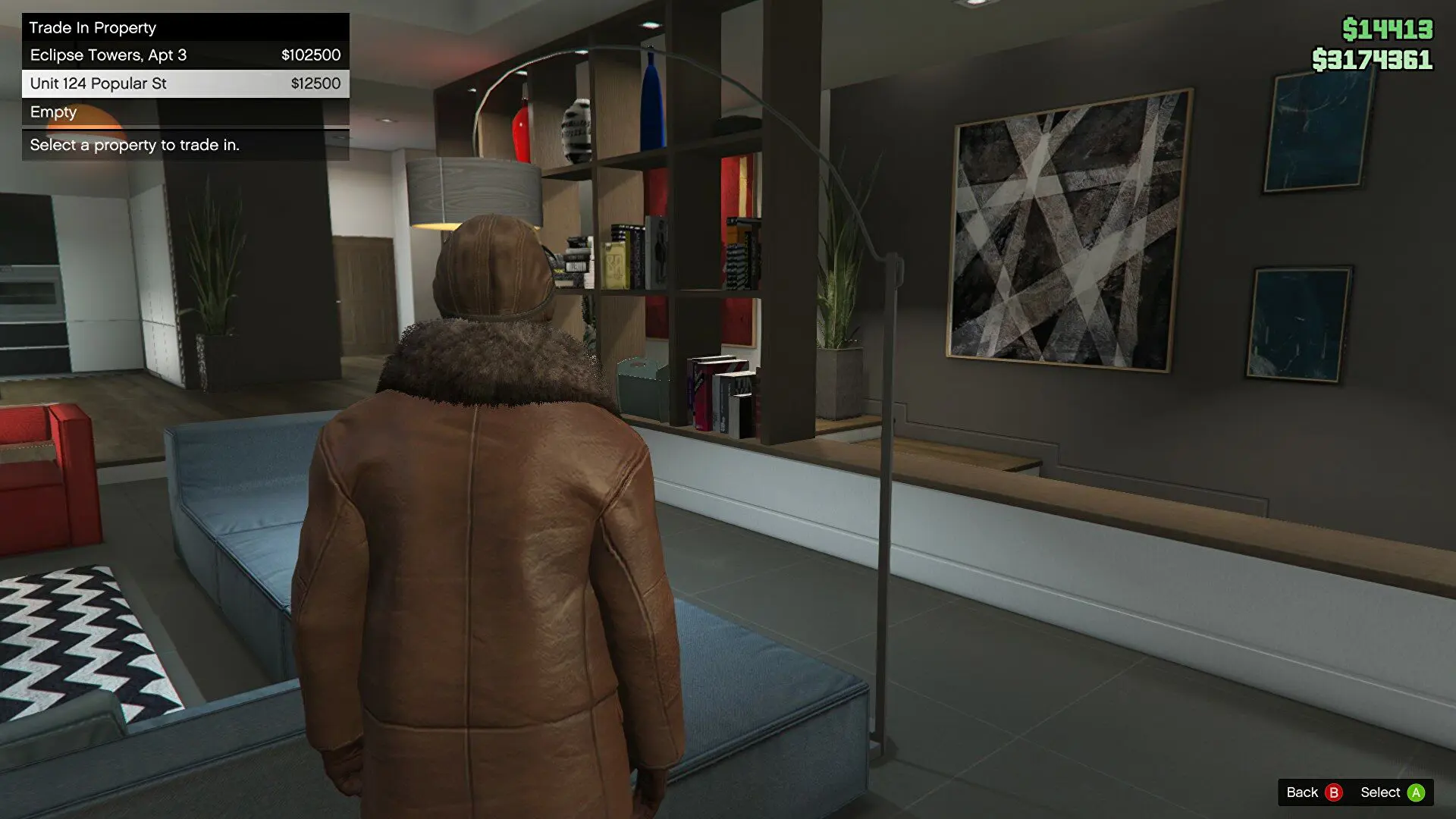Click the $12500 price for Unit 124
1456x819 pixels.
click(316, 83)
